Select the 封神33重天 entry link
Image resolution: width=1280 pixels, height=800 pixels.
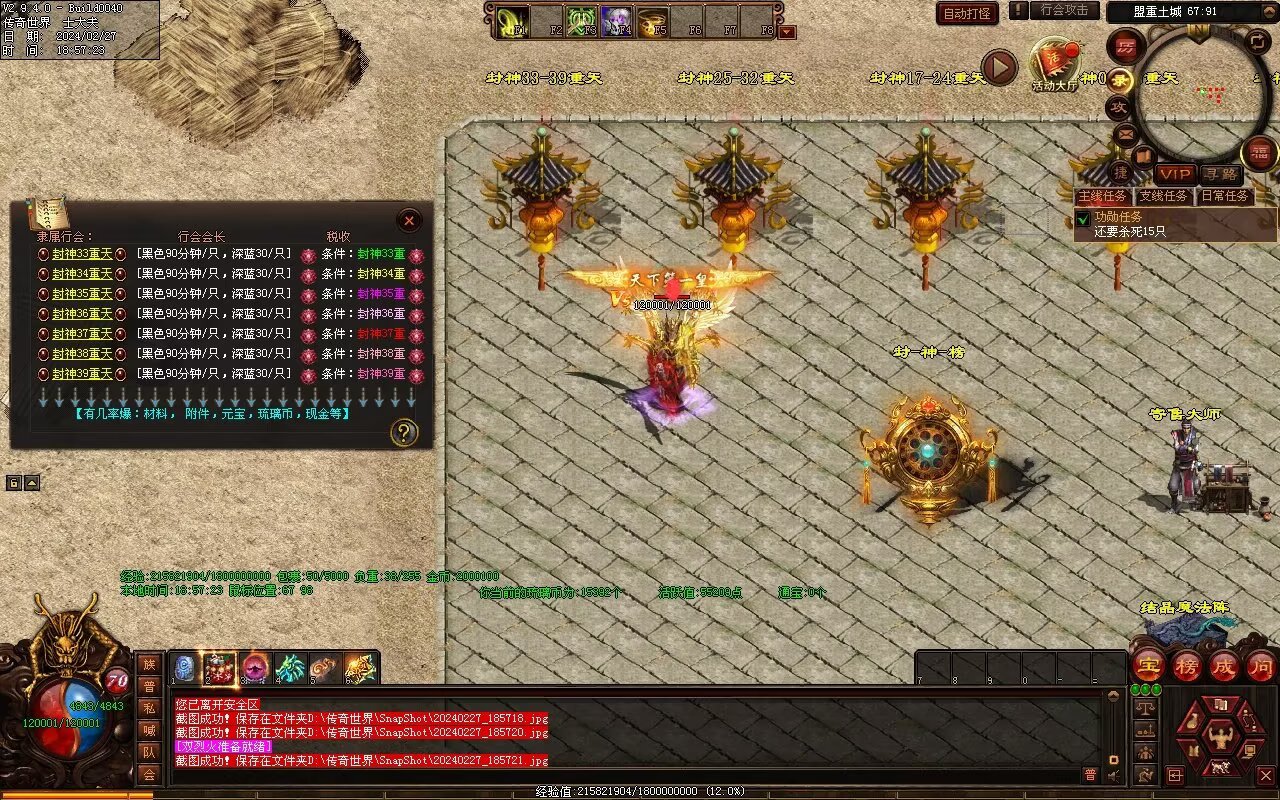(82, 254)
